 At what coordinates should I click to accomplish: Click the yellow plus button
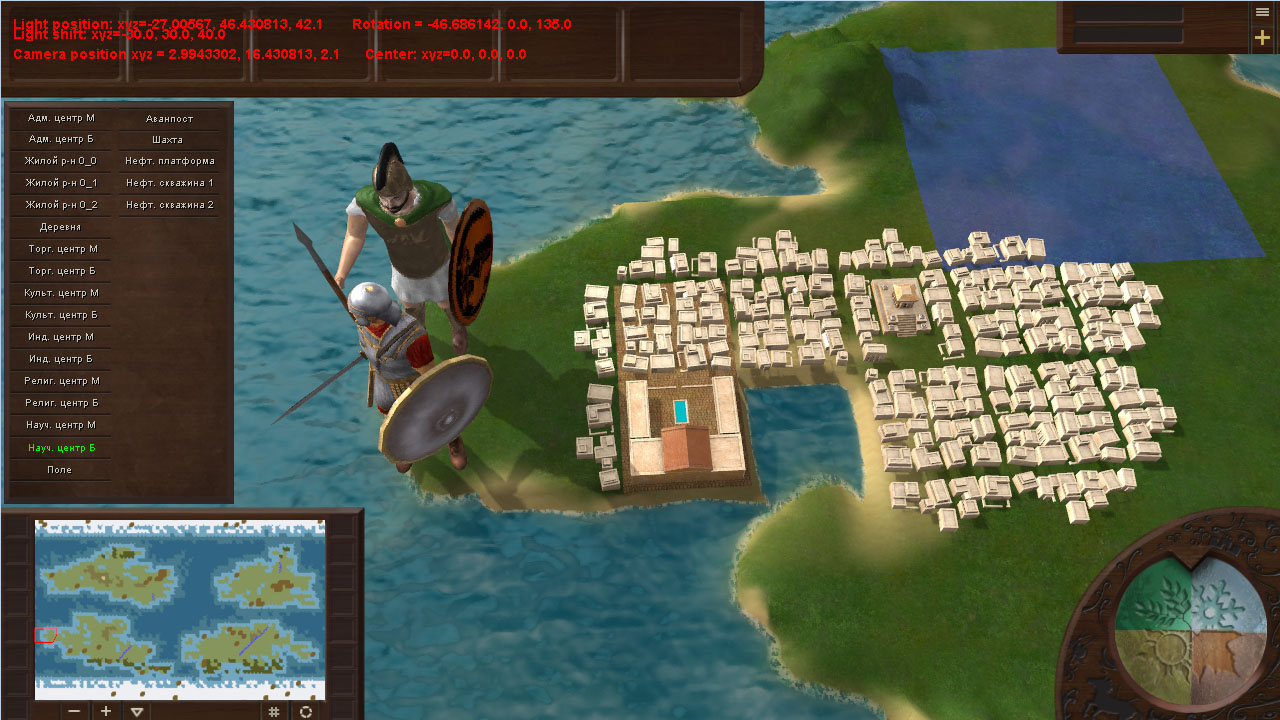point(1263,38)
